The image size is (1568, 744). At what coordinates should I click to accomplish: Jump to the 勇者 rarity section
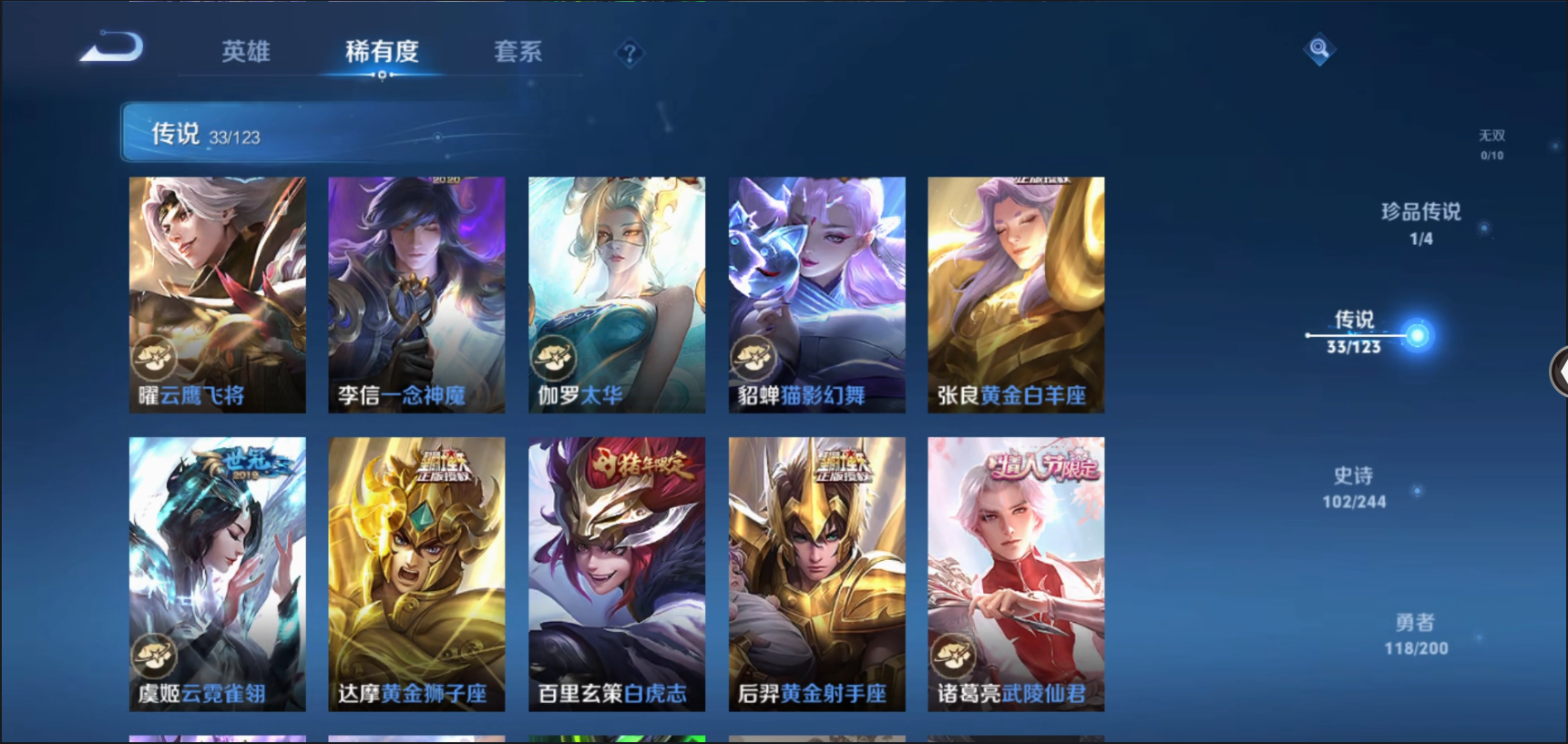coord(1416,634)
